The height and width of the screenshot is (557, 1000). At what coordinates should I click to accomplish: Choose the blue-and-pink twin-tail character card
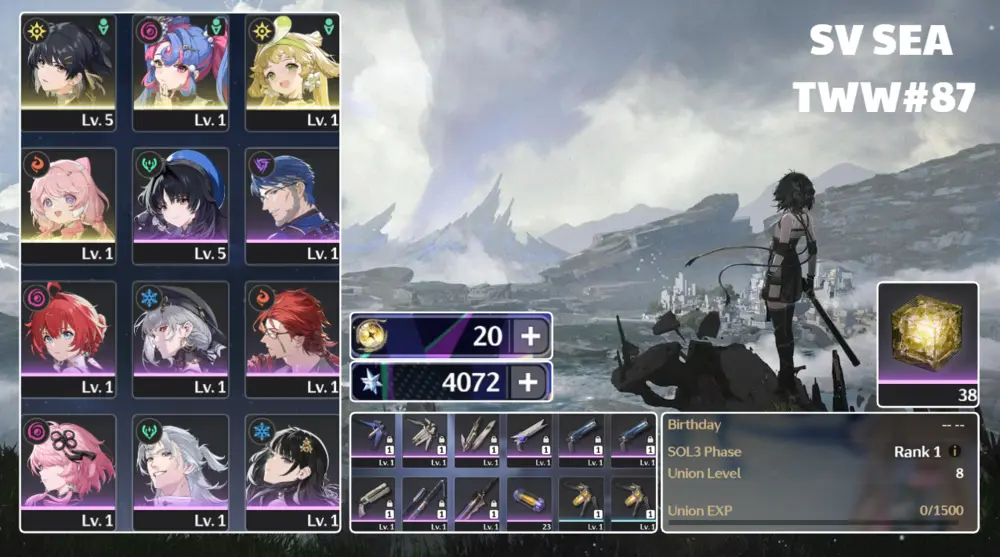click(180, 71)
